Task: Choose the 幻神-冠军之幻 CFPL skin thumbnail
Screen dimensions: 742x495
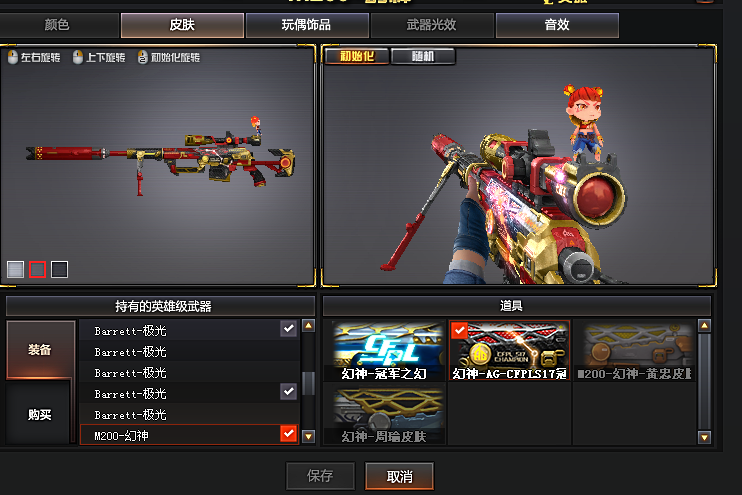Action: pyautogui.click(x=390, y=352)
